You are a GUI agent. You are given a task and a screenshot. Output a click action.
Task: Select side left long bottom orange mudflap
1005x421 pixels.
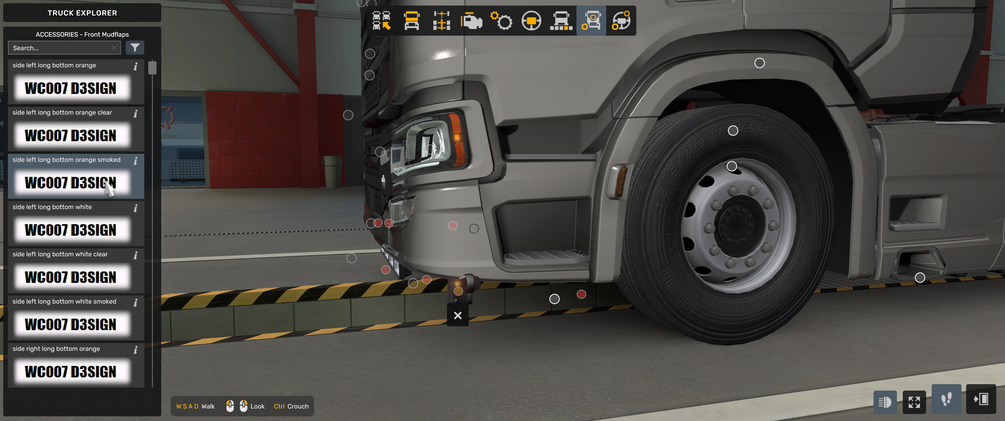71,88
